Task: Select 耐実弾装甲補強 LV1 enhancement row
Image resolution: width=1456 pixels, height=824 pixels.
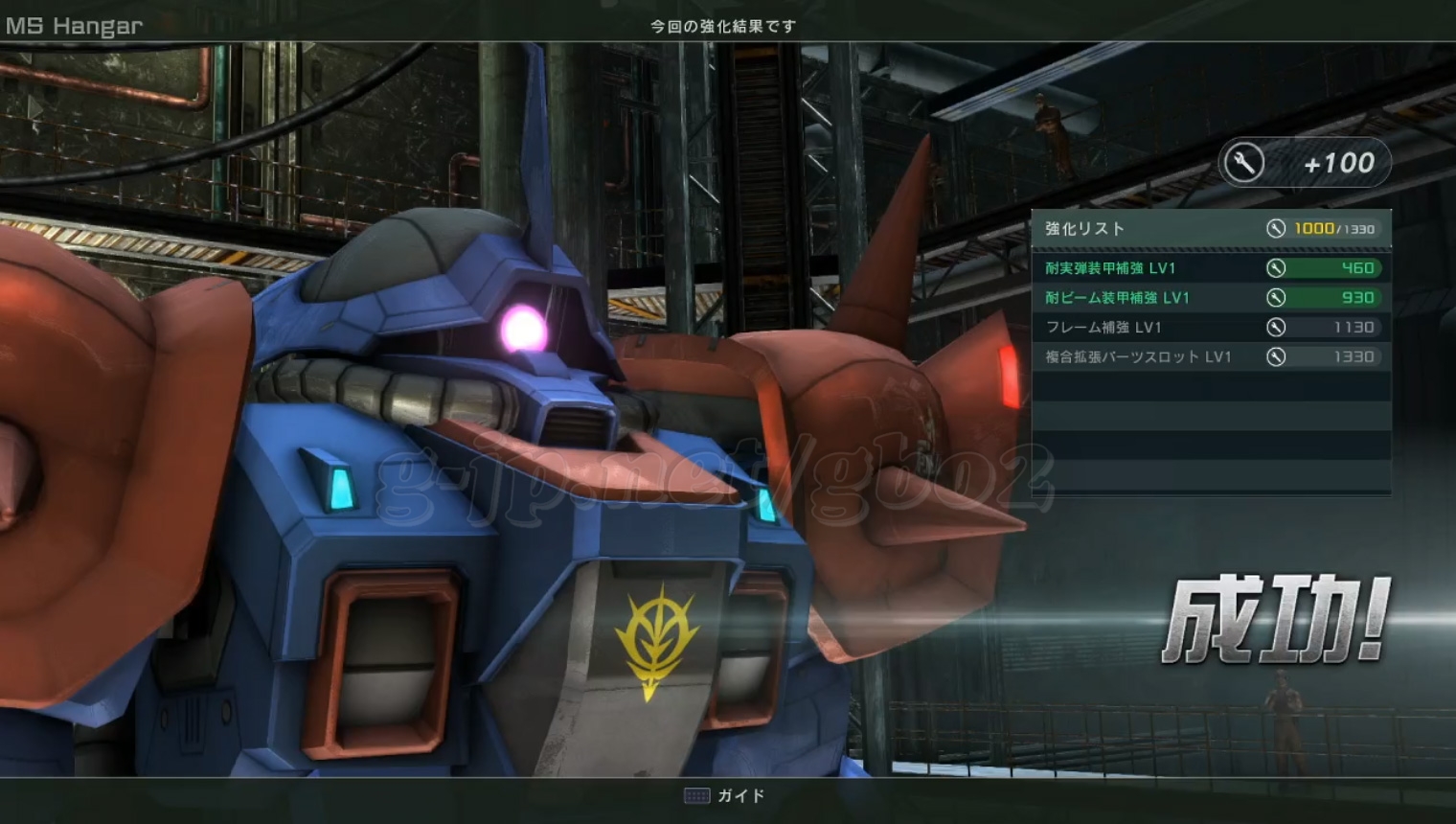Action: [1211, 268]
